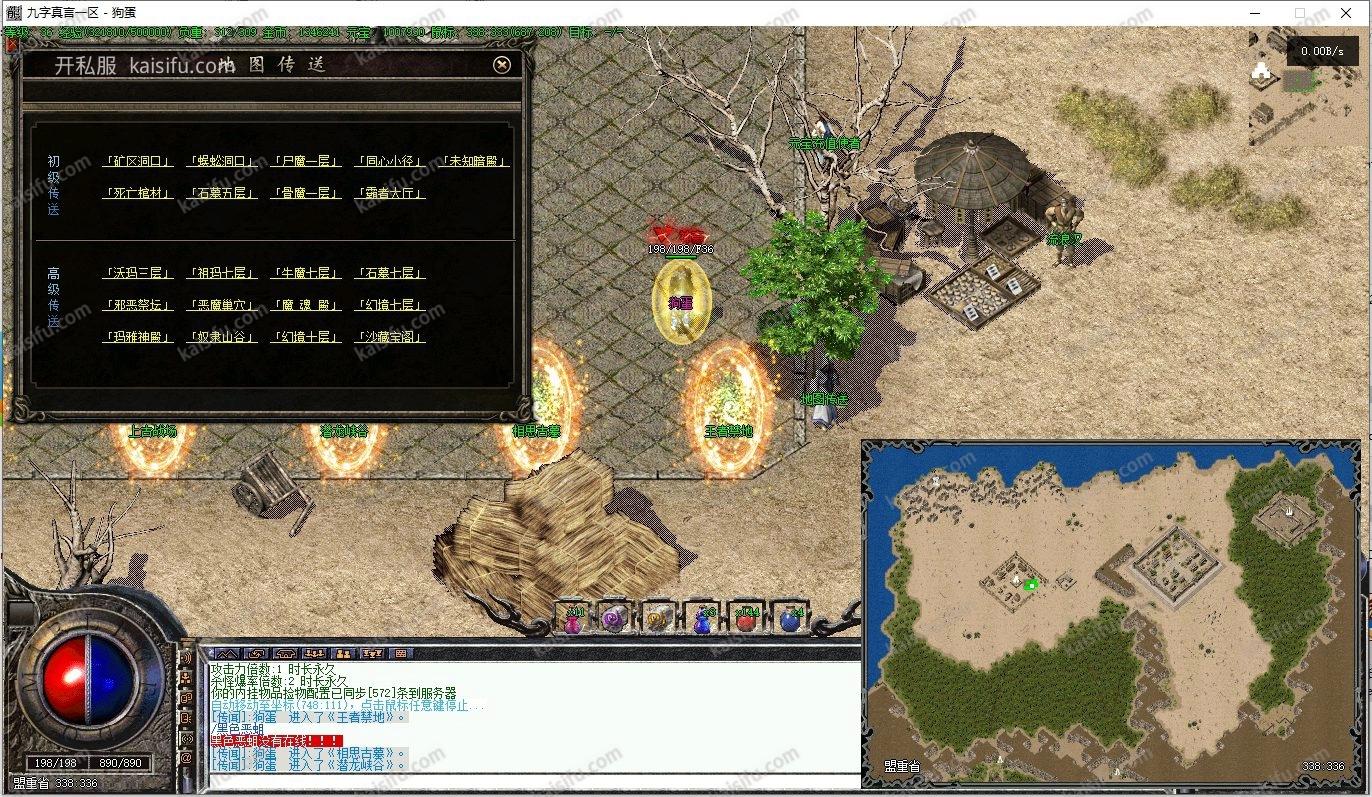Use the pink potion in the hotbar
The height and width of the screenshot is (797, 1372).
[573, 620]
